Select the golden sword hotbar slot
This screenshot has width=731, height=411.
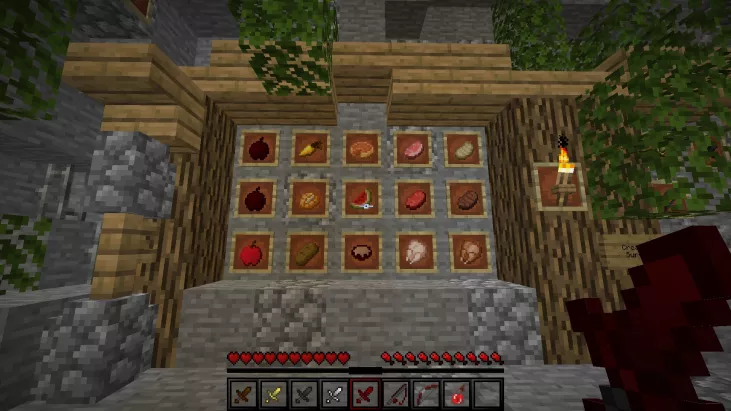(x=275, y=394)
